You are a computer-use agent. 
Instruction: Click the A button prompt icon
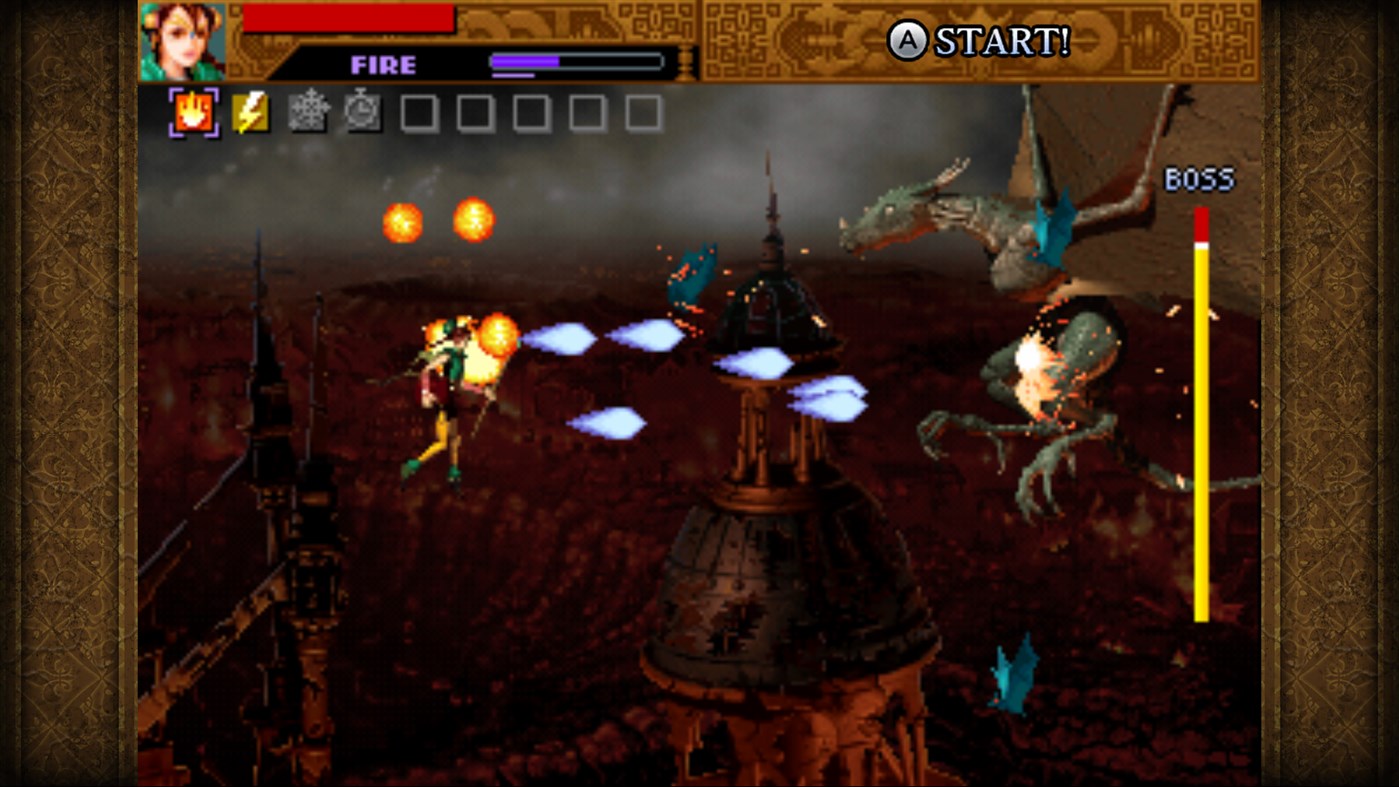tap(907, 42)
